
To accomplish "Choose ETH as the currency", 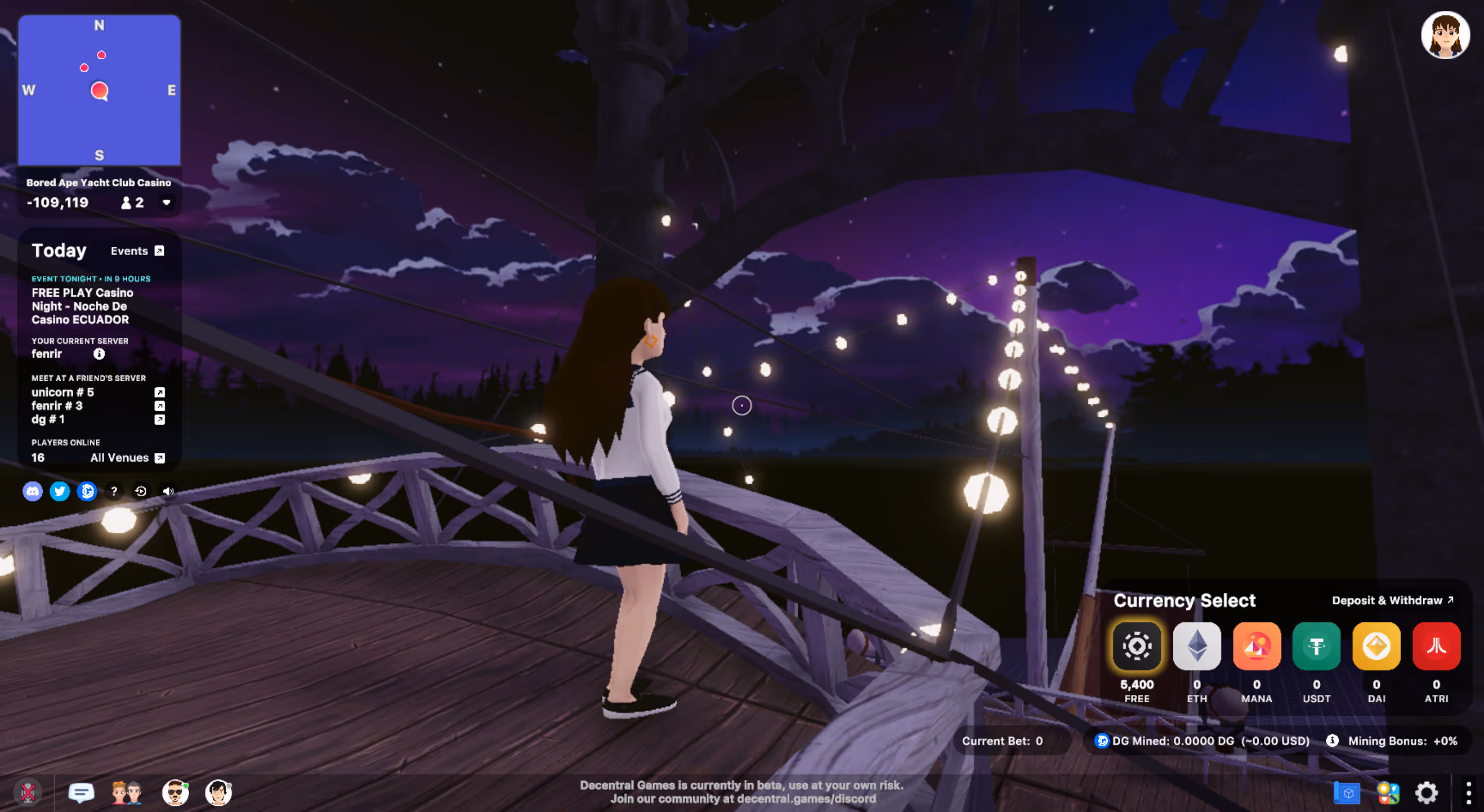I will tap(1196, 646).
